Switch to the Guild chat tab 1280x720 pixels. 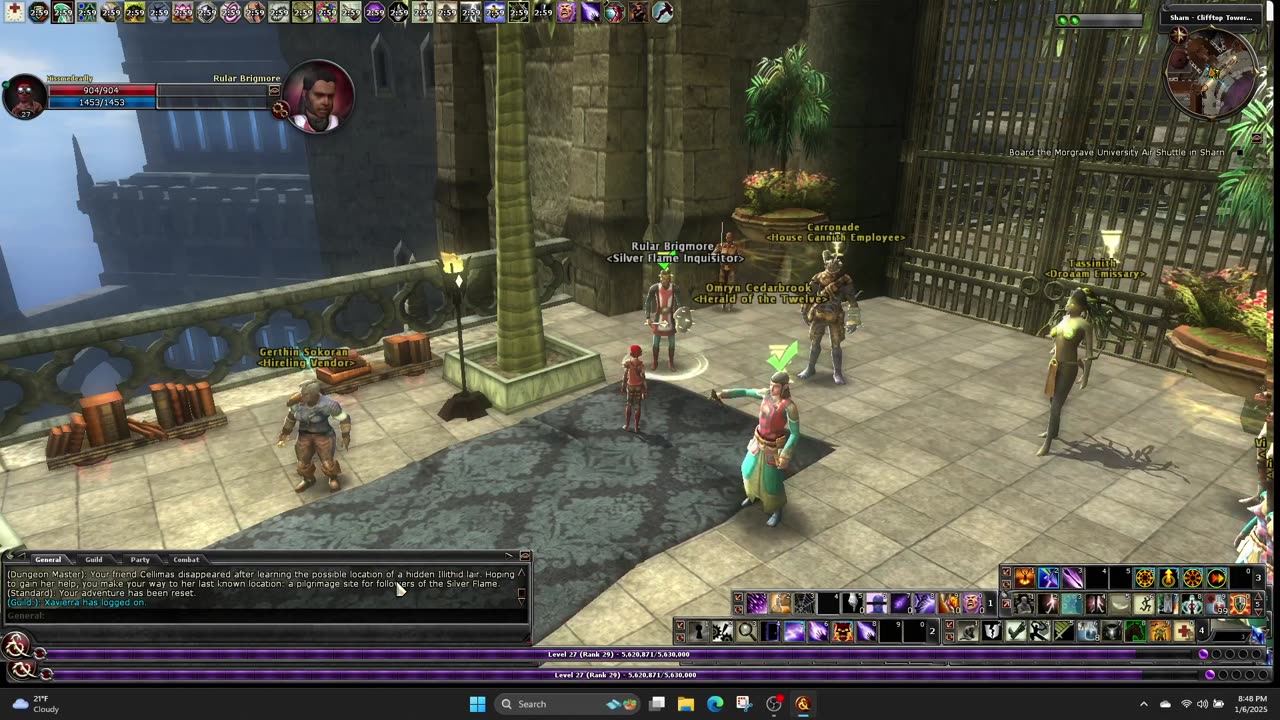click(x=93, y=560)
